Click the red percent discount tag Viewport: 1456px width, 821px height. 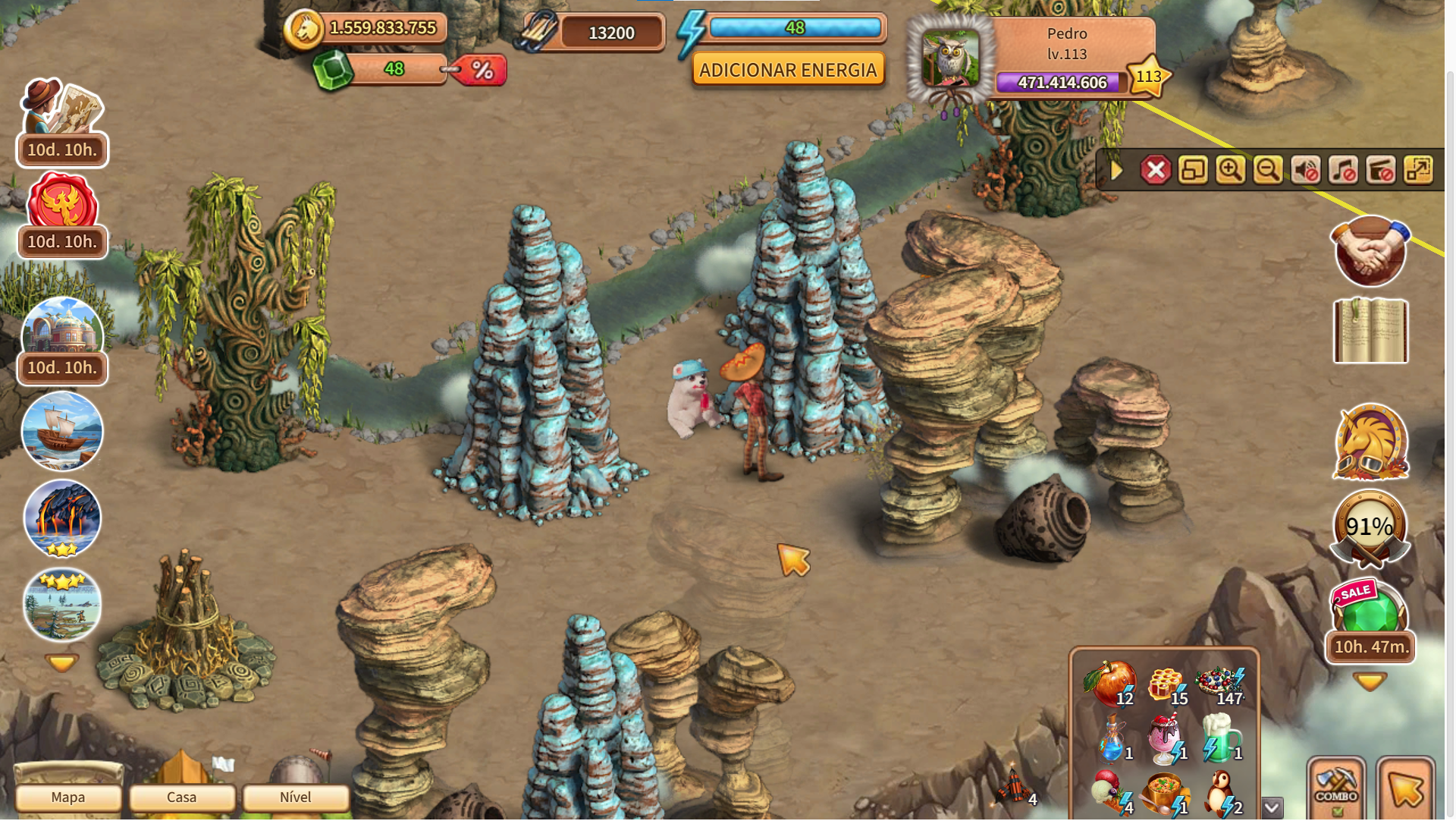click(x=481, y=71)
